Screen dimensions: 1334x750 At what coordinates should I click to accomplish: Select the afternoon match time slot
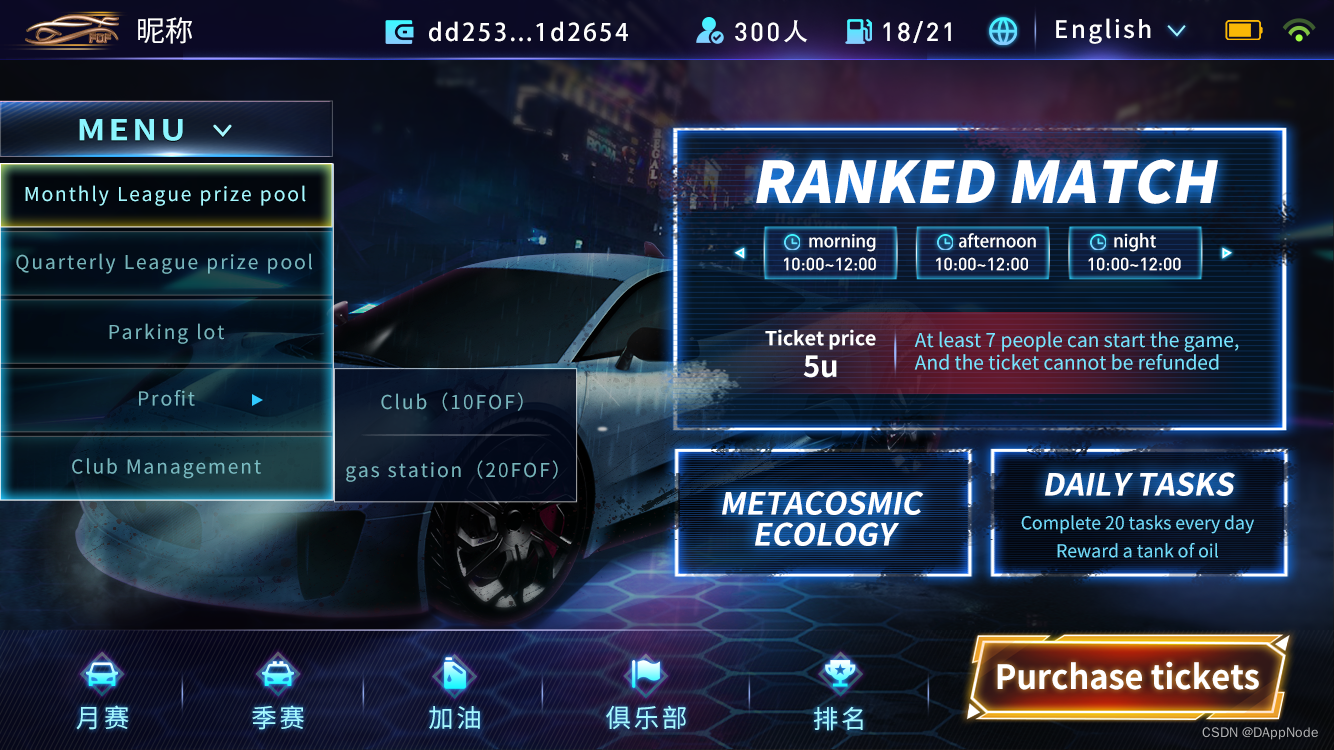coord(982,253)
